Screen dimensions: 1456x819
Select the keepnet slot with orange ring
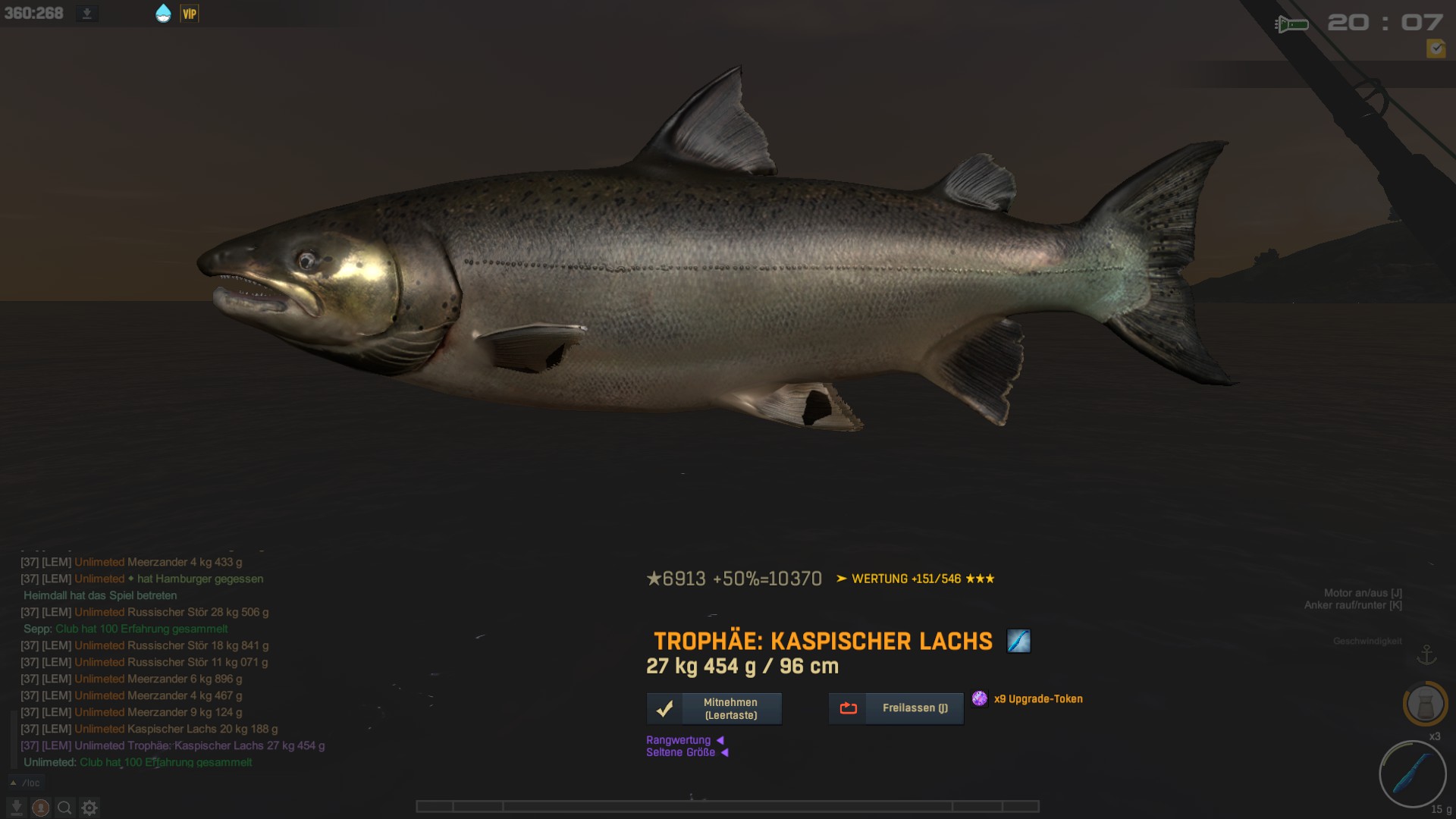(x=1425, y=704)
